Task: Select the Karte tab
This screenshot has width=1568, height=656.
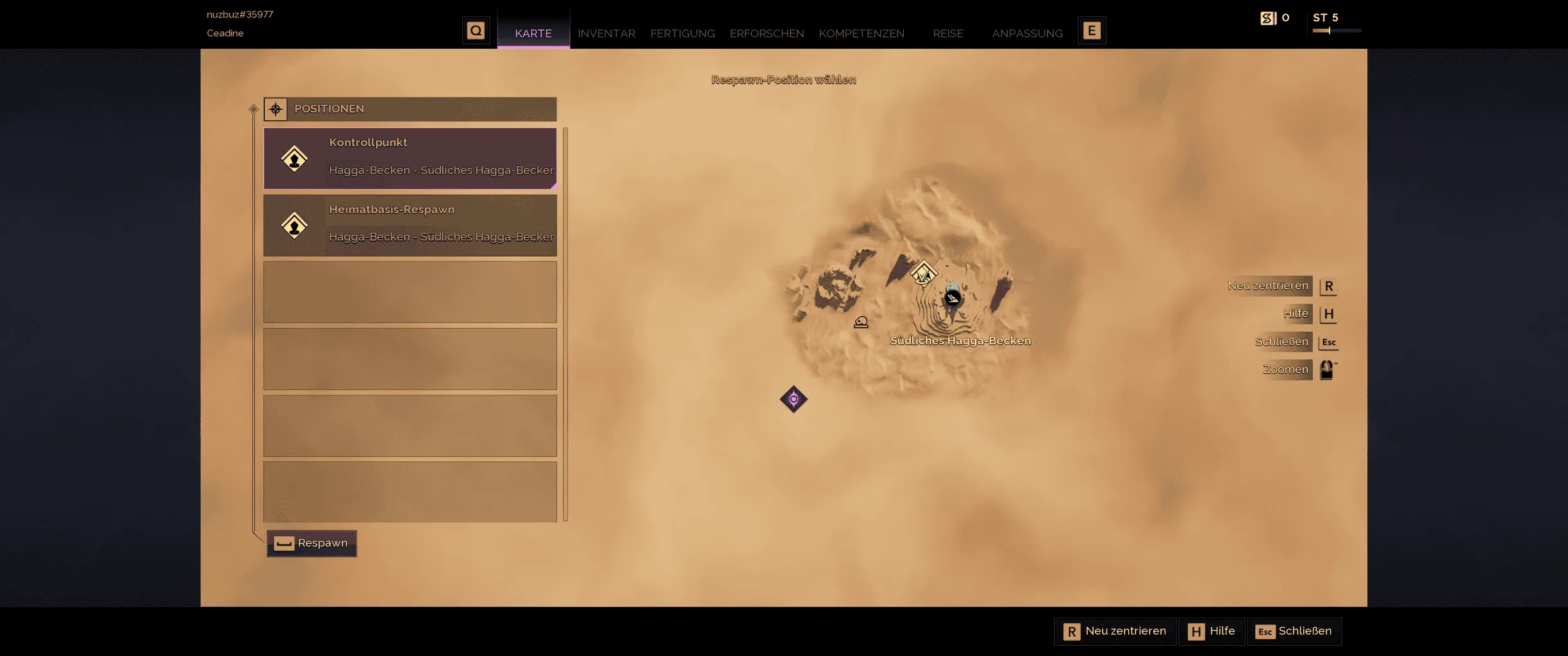Action: point(533,33)
